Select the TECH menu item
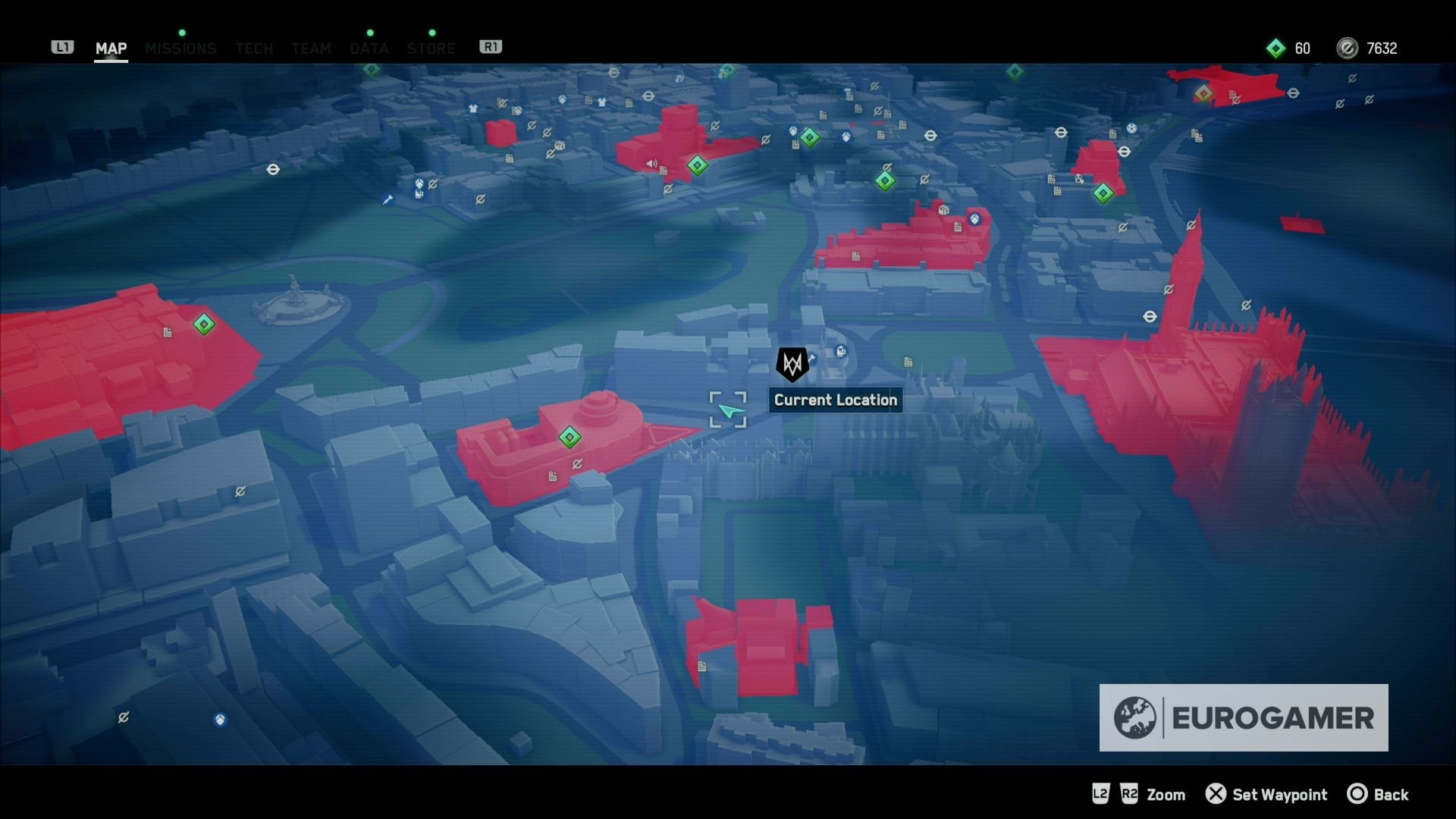Screen dimensions: 1456x819 [253, 49]
